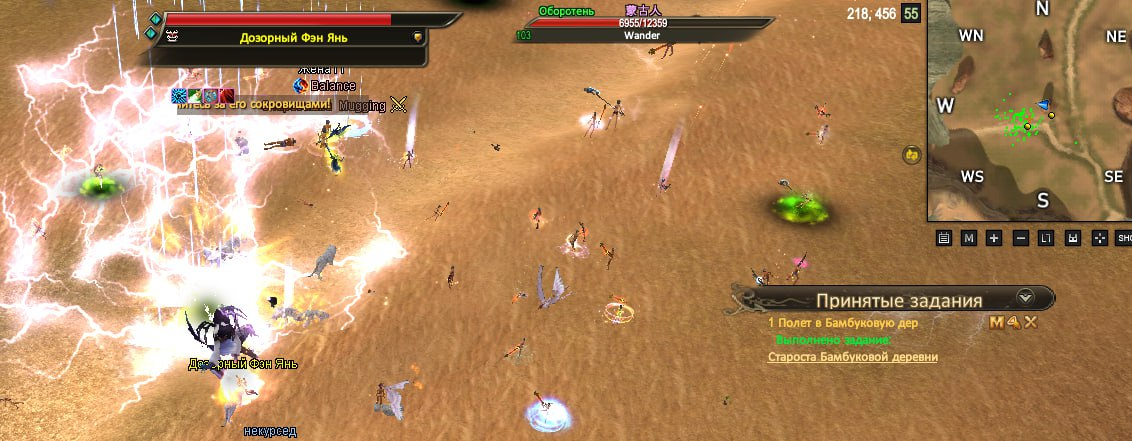Zoom in the minimap with plus button
The height and width of the screenshot is (441, 1132).
point(994,238)
